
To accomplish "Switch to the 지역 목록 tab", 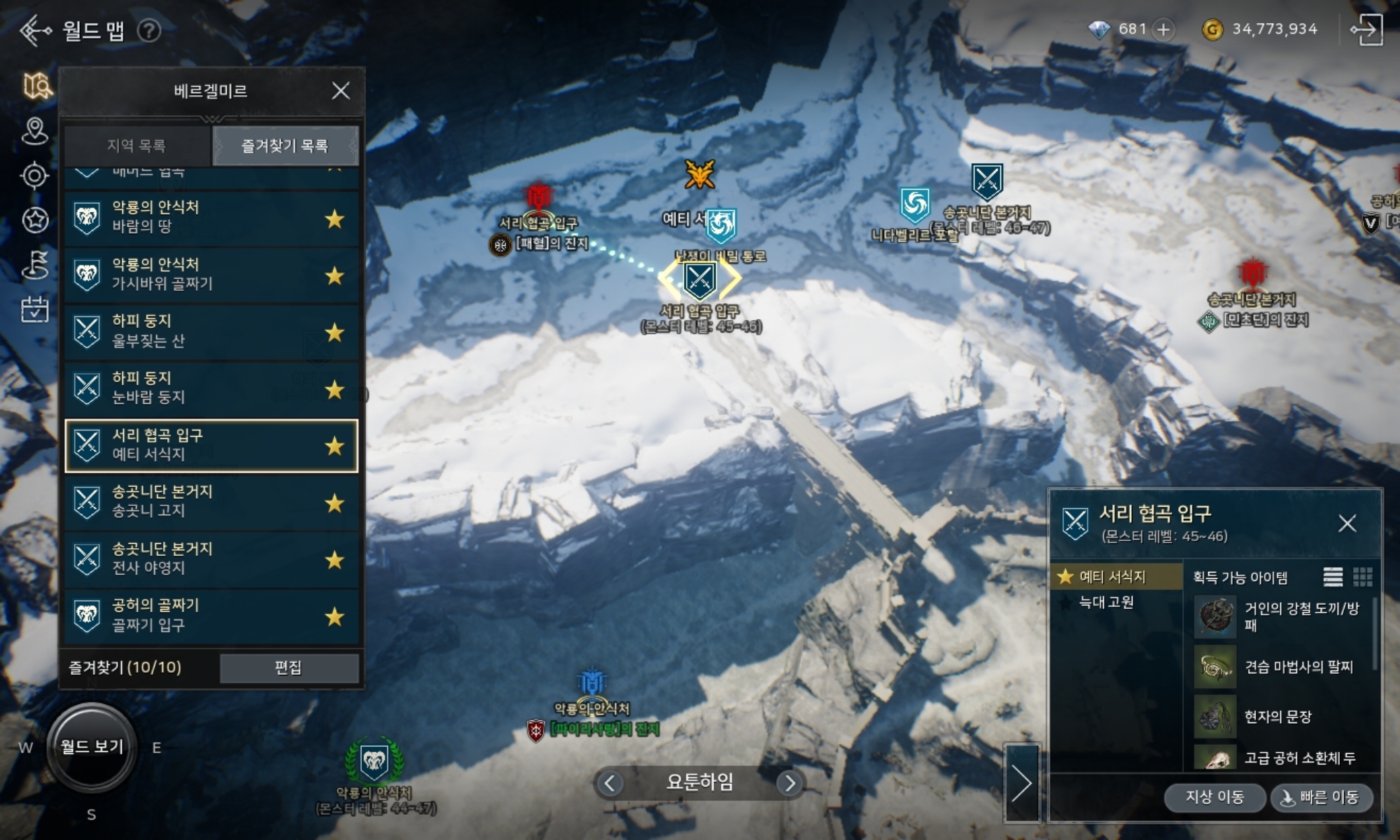I will (x=136, y=146).
